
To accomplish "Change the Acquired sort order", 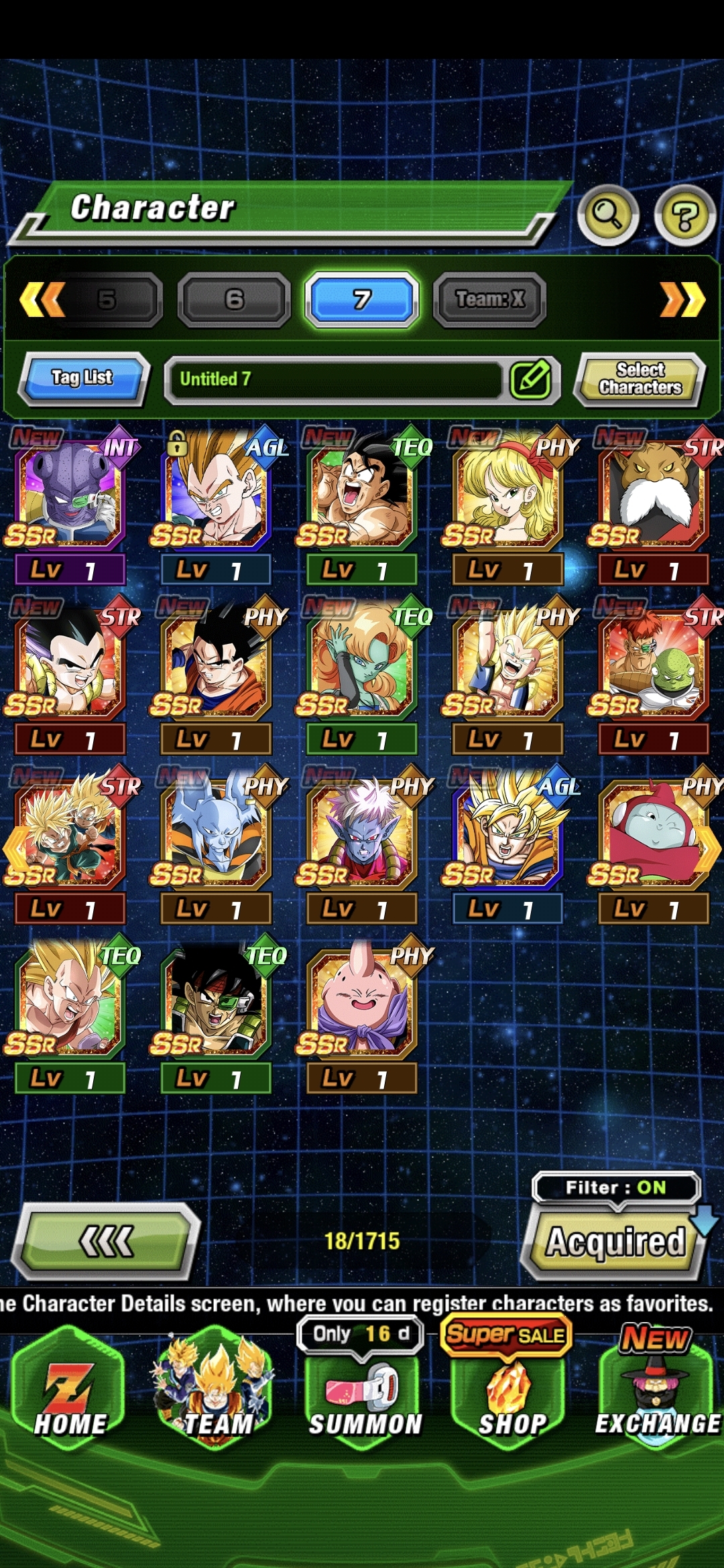I will coord(615,1243).
